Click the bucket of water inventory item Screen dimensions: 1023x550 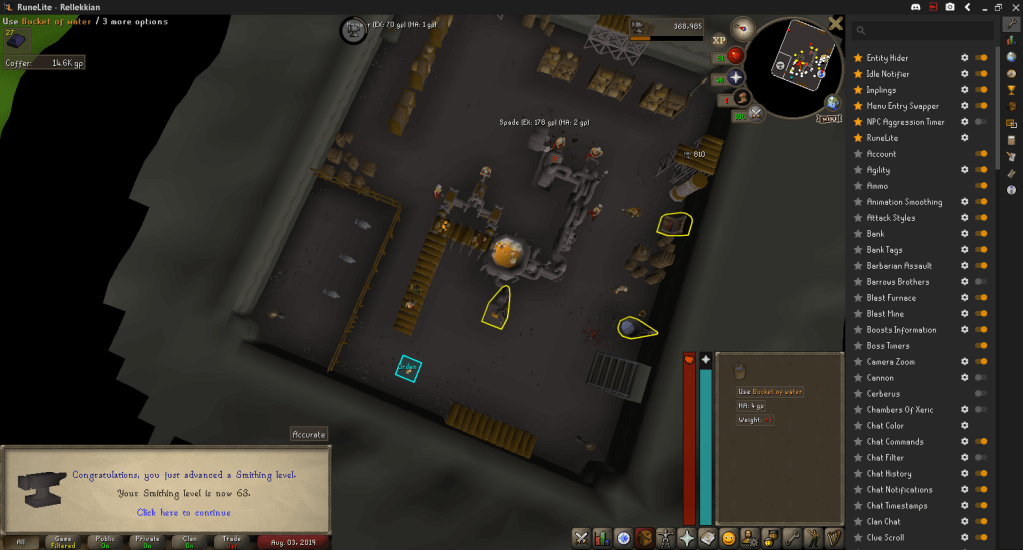click(x=739, y=371)
